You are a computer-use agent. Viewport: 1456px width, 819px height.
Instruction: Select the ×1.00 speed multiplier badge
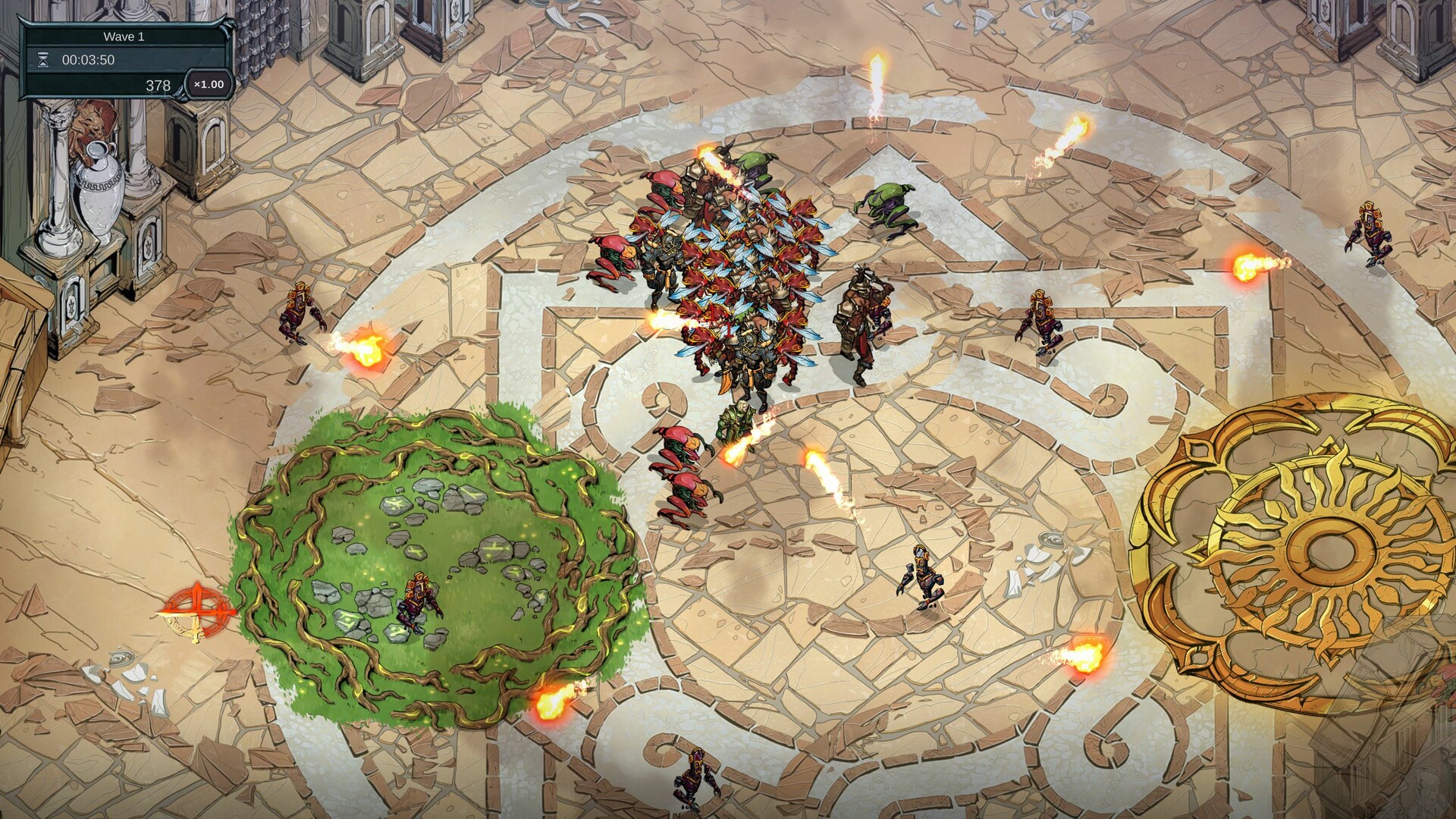pyautogui.click(x=206, y=86)
